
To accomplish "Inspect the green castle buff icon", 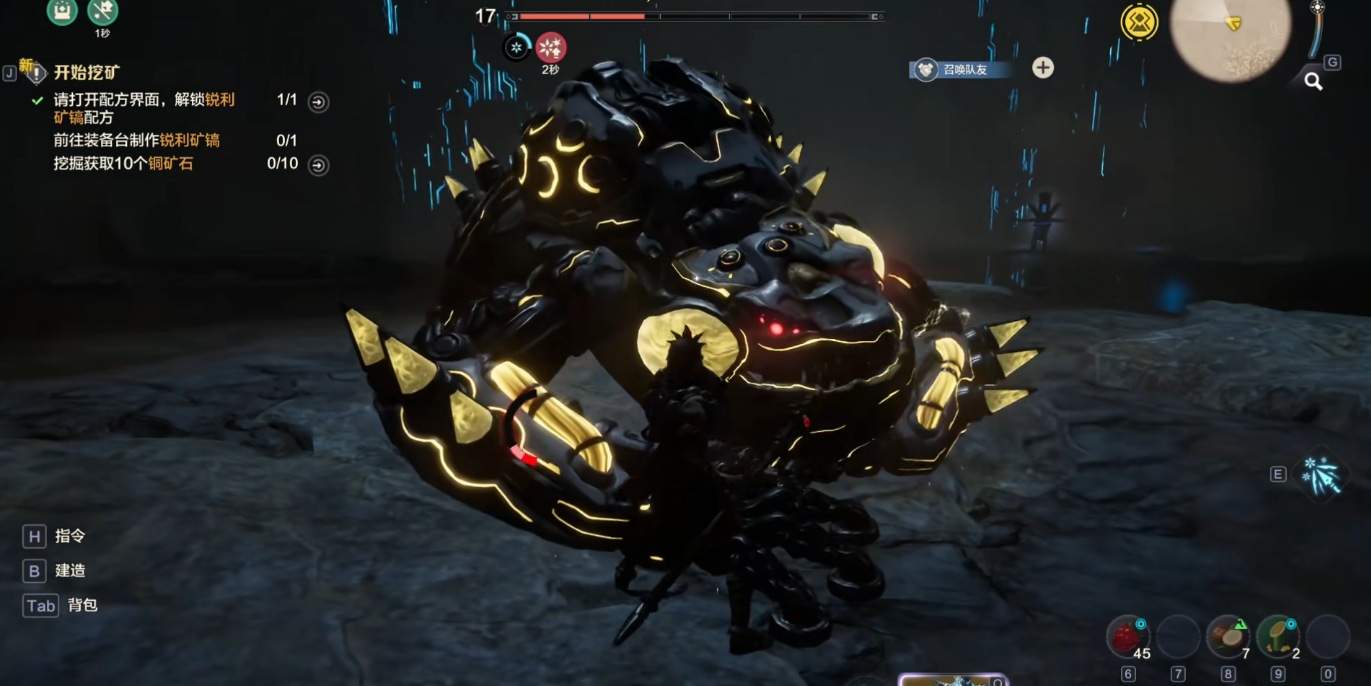I will (x=62, y=11).
